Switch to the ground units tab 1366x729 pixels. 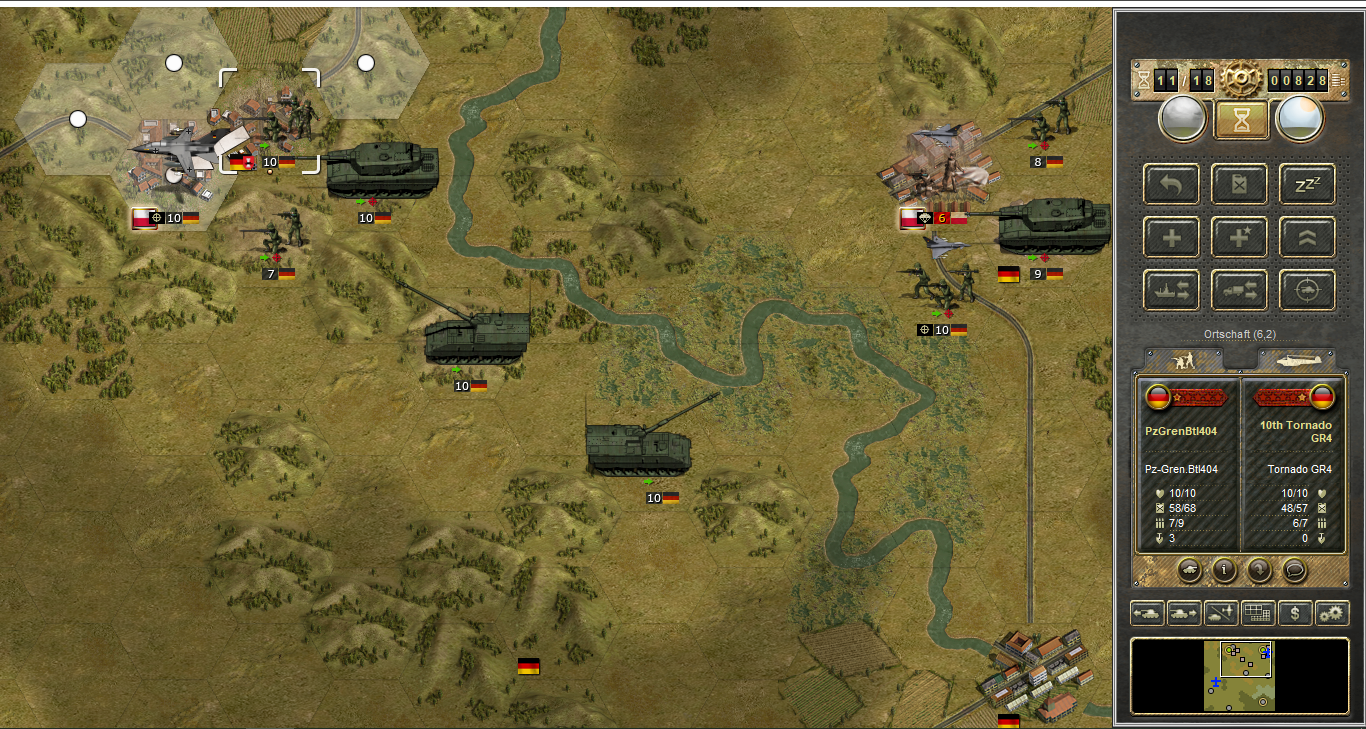[x=1183, y=359]
